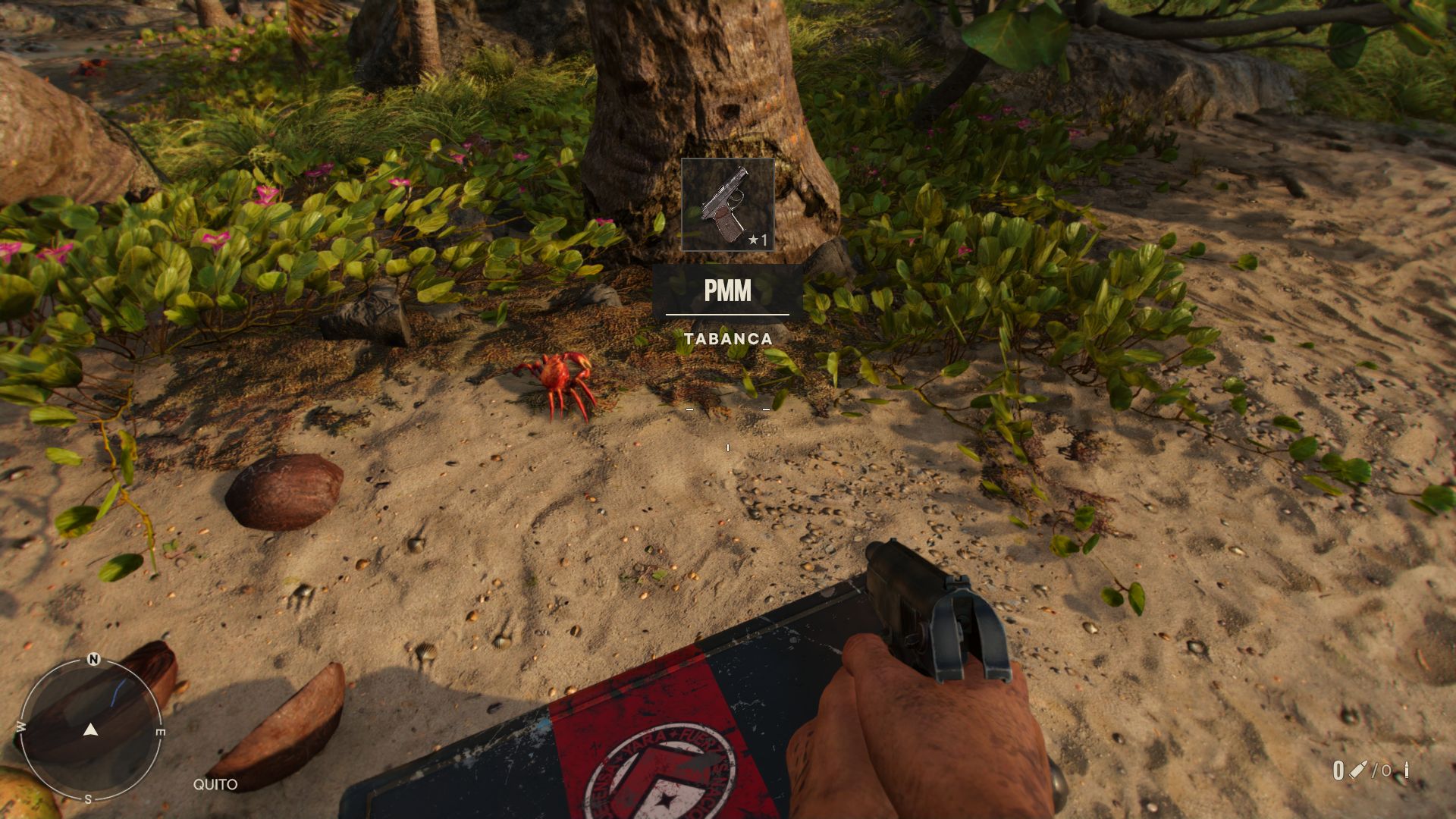Click the PMM pistol pickup icon
Screen dimensions: 1456x819
click(727, 205)
